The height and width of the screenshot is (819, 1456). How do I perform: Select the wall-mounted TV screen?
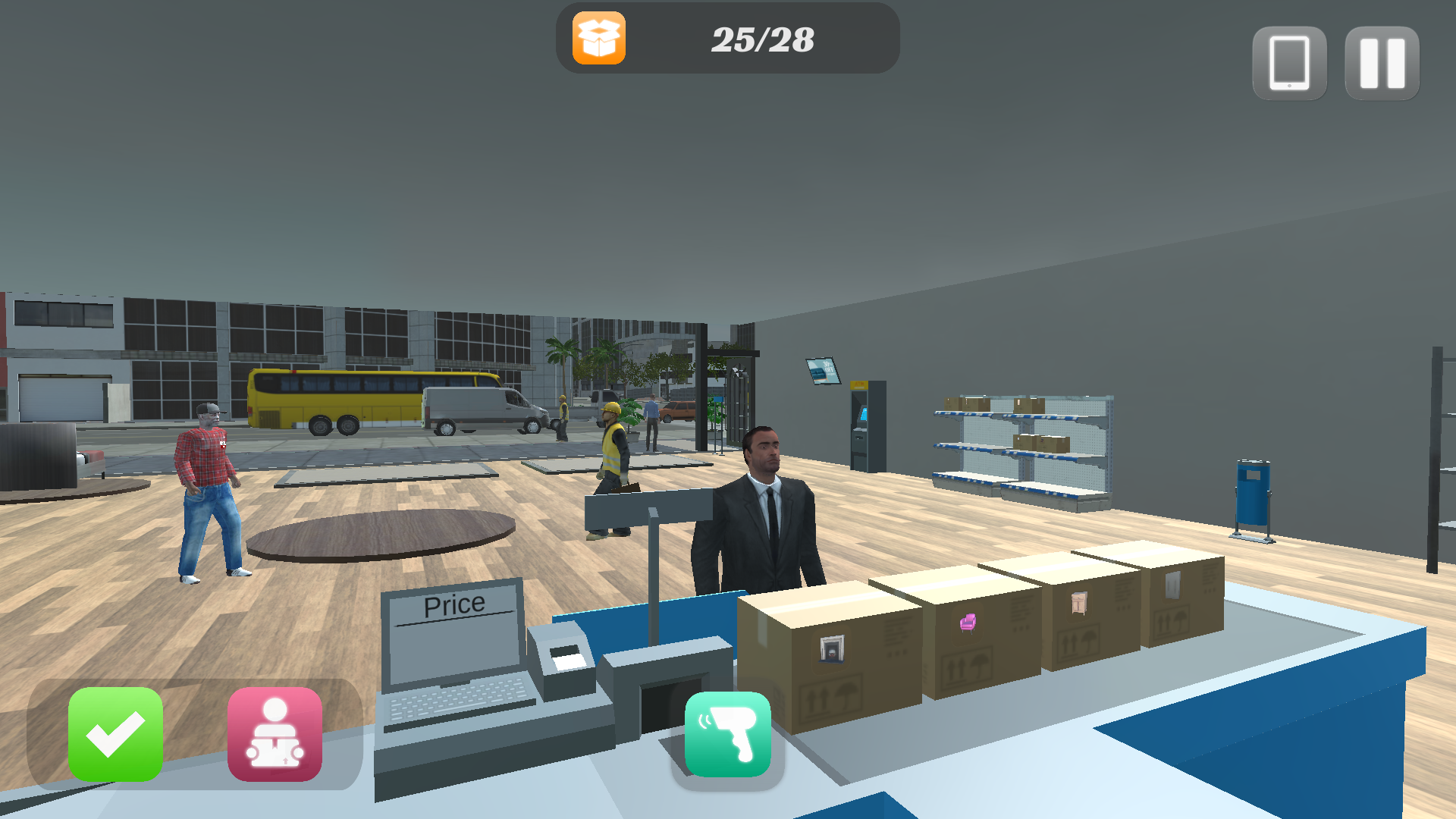tap(824, 370)
